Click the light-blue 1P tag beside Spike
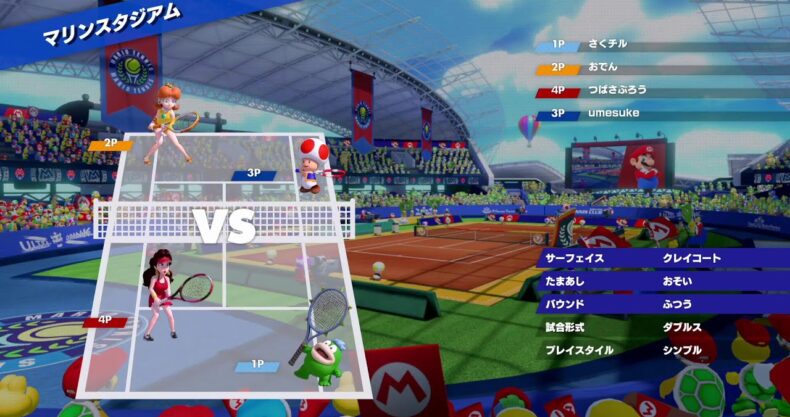This screenshot has width=790, height=417. point(258,366)
